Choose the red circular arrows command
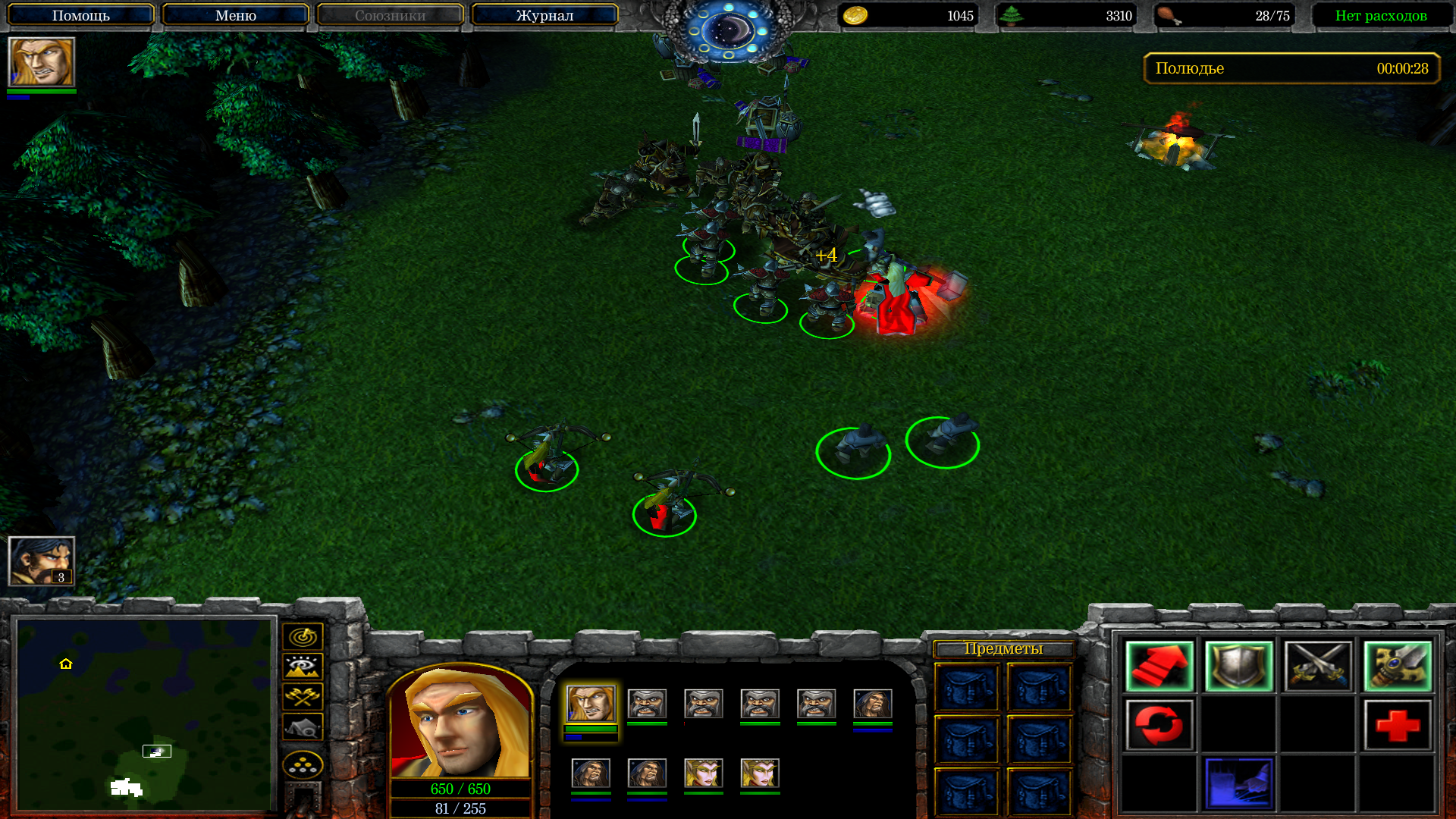Image resolution: width=1456 pixels, height=819 pixels. pos(1159,725)
